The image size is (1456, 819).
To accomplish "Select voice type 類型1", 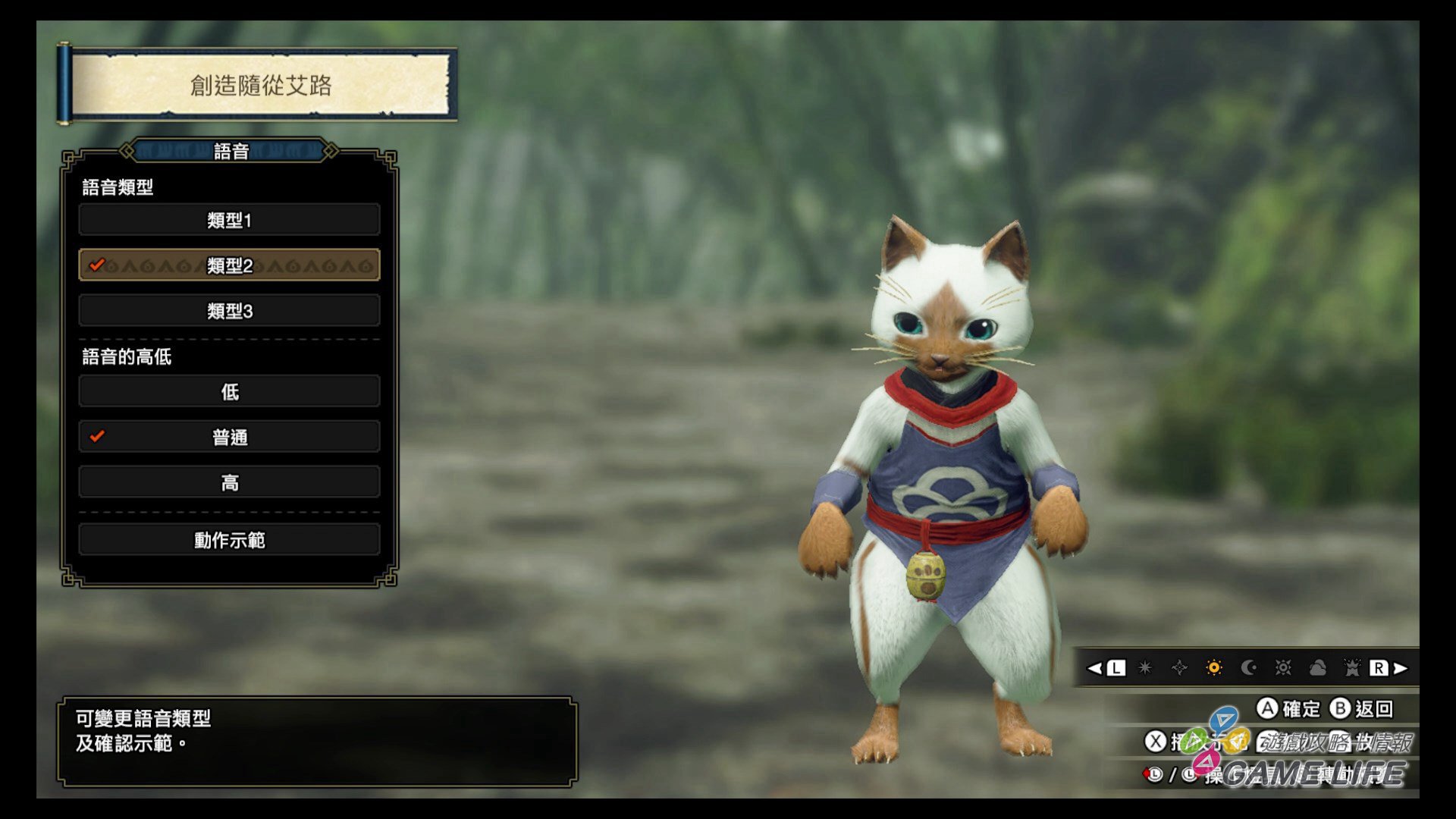I will coord(229,220).
